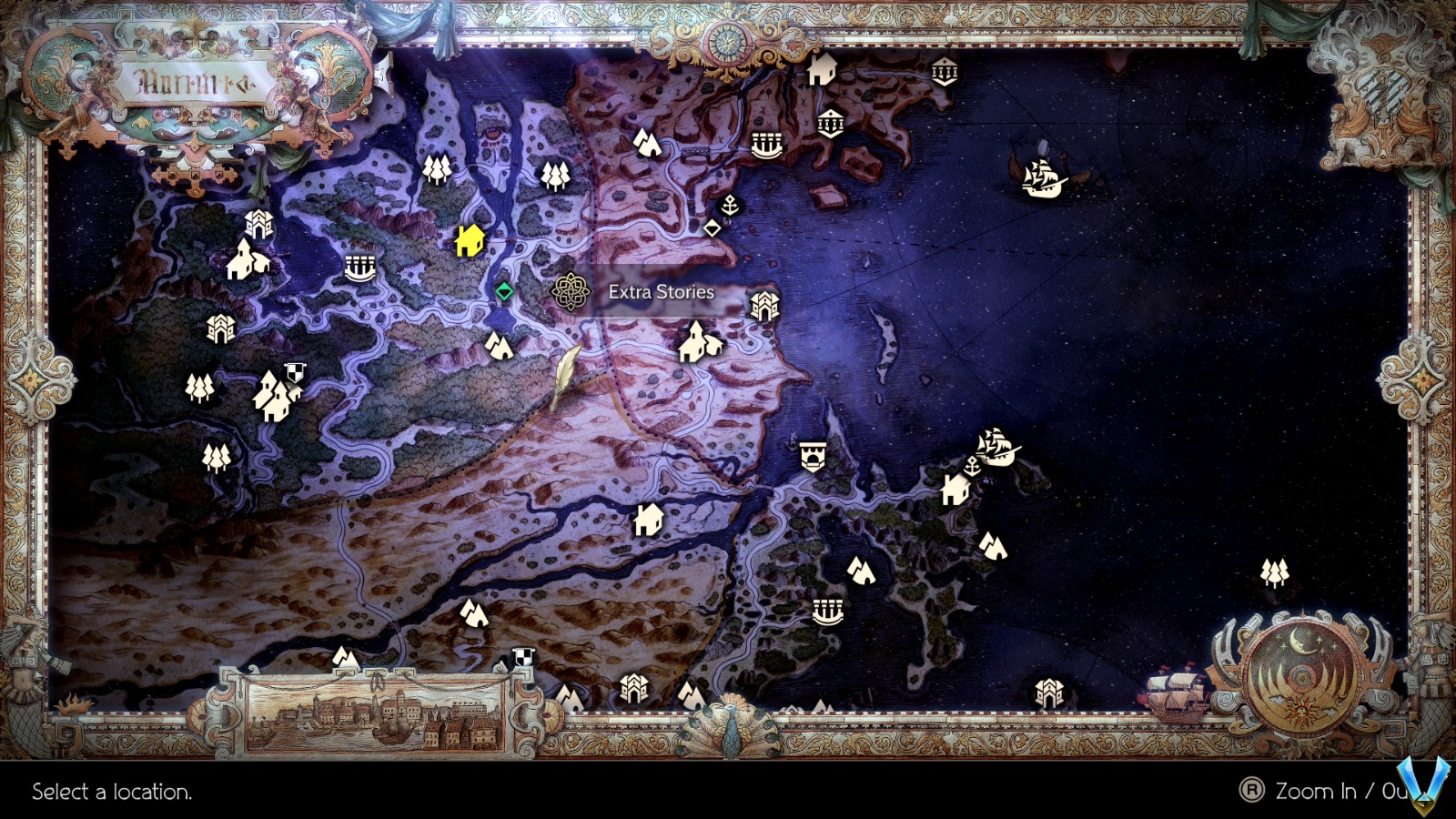Click the lone house icon in the central plains
Image resolution: width=1456 pixels, height=819 pixels.
[x=647, y=519]
